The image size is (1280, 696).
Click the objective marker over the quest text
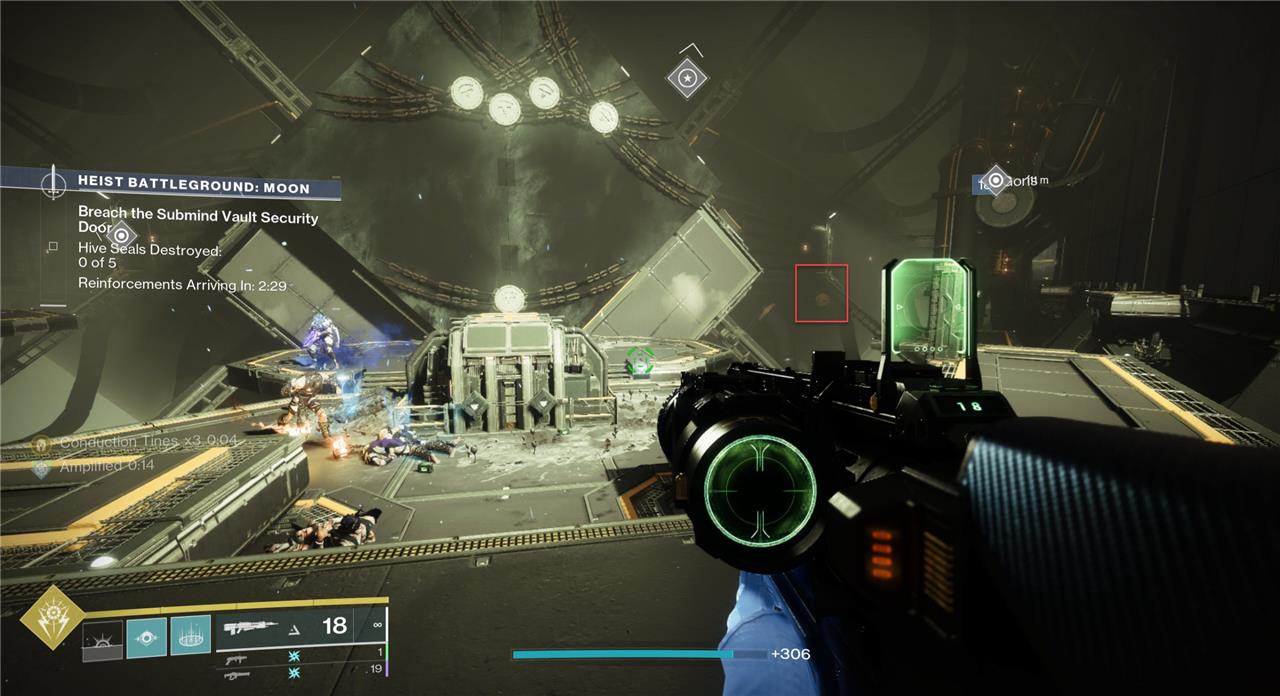tap(121, 236)
